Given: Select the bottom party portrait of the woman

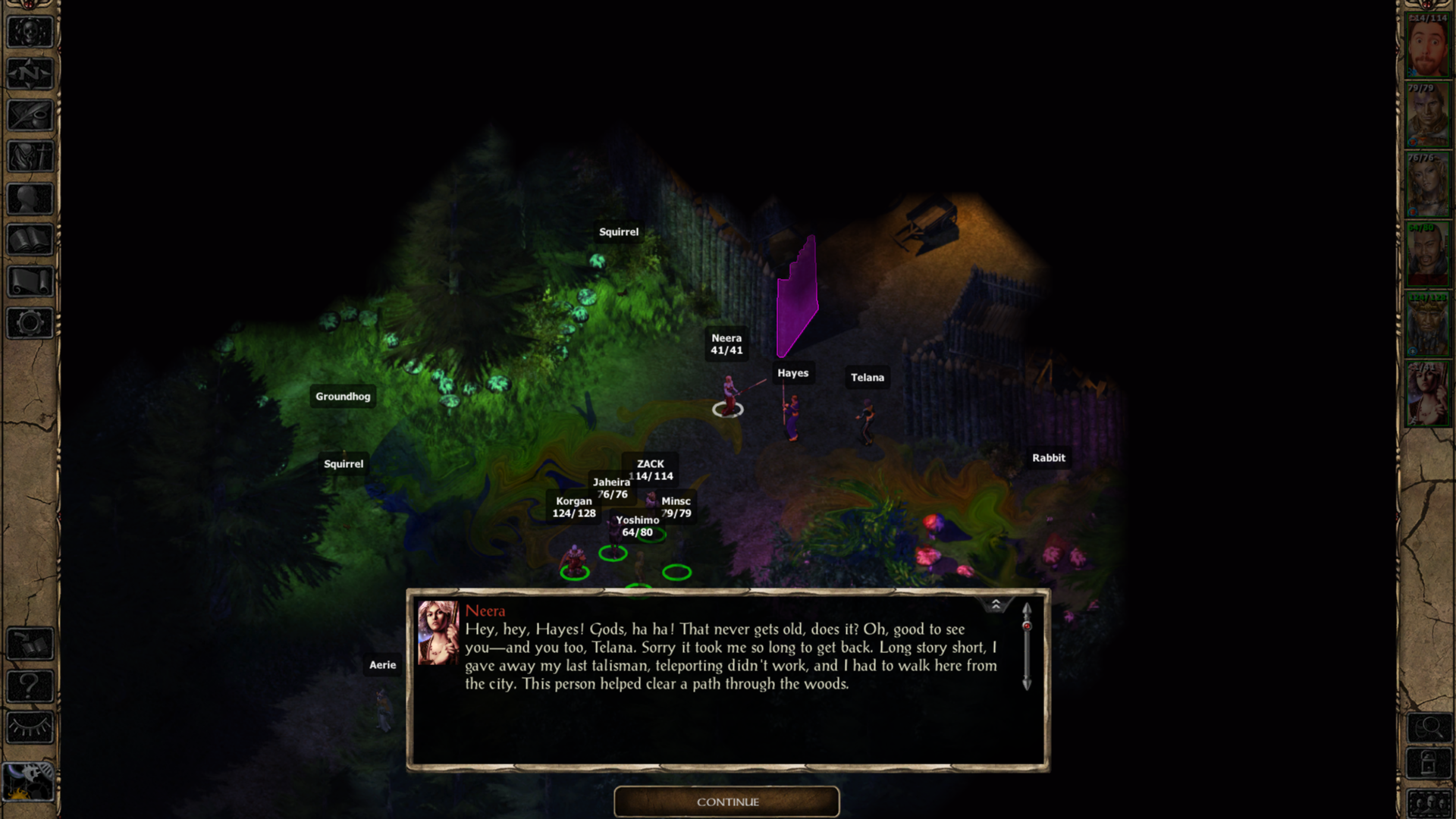Looking at the screenshot, I should (x=1427, y=394).
